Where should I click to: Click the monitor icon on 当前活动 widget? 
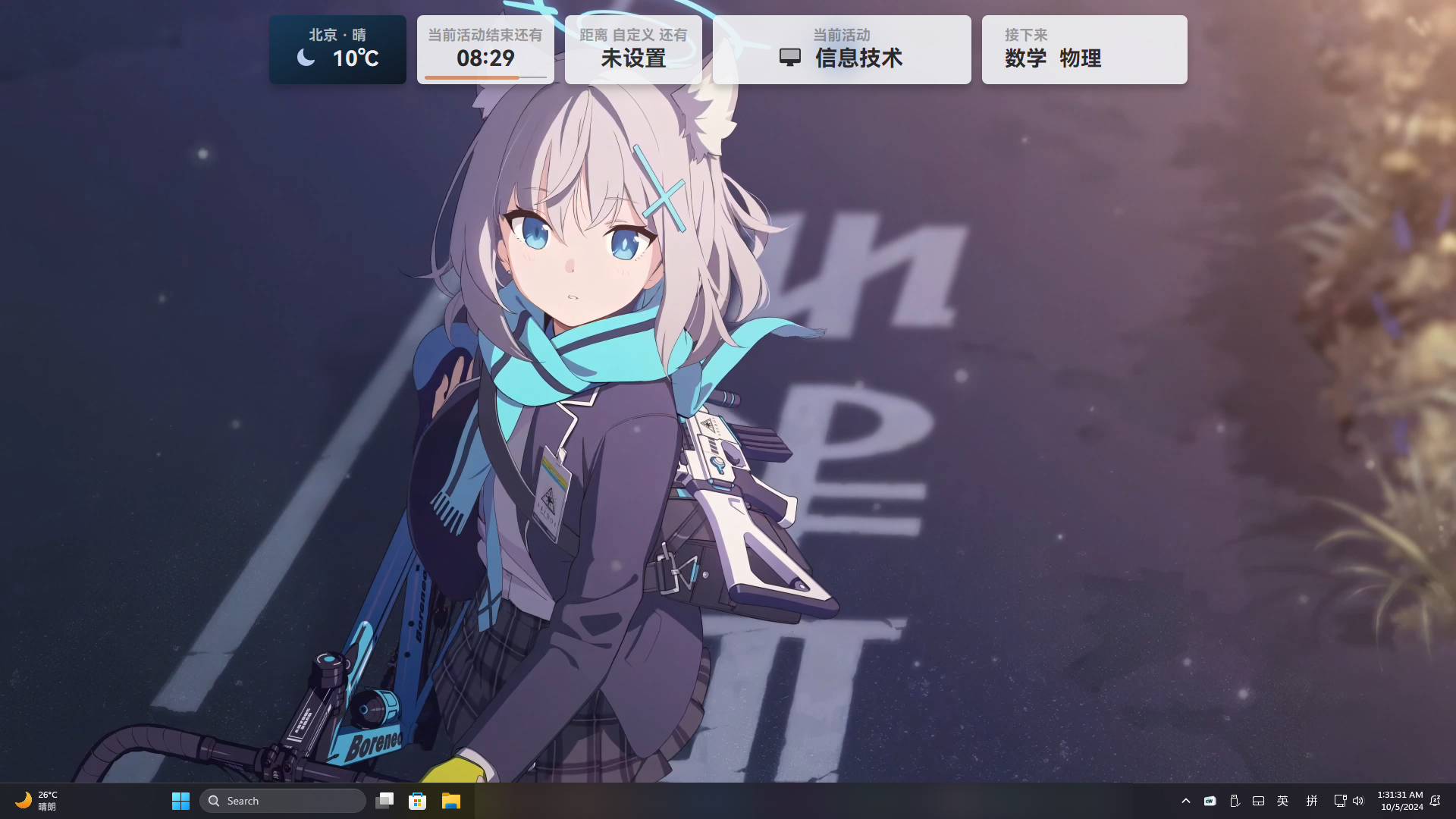click(x=790, y=56)
